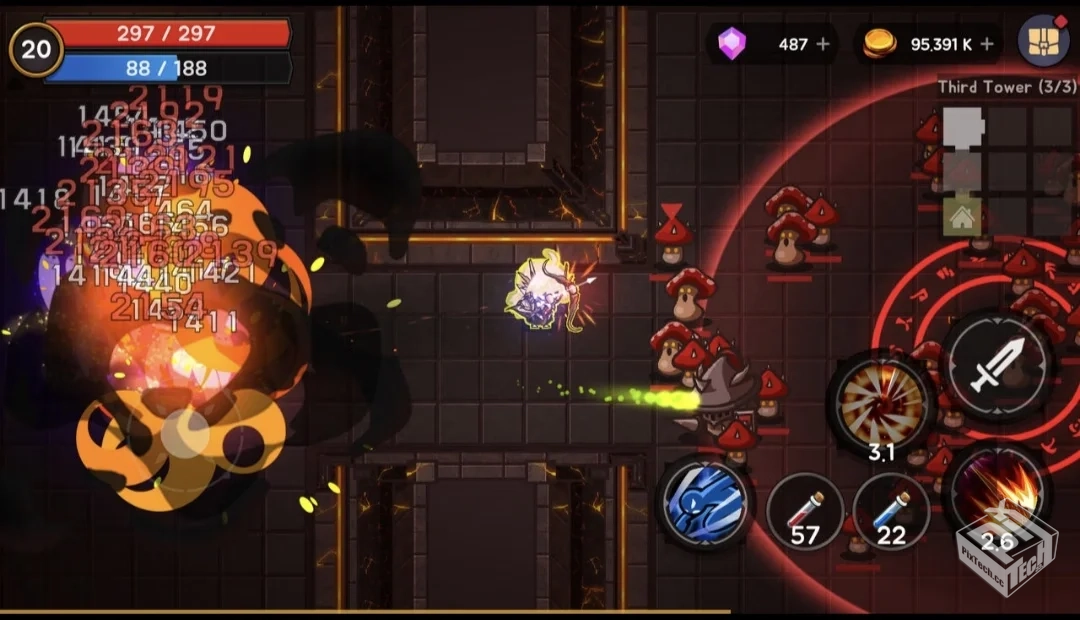Drink the blue mana potion
The image size is (1080, 620).
890,512
